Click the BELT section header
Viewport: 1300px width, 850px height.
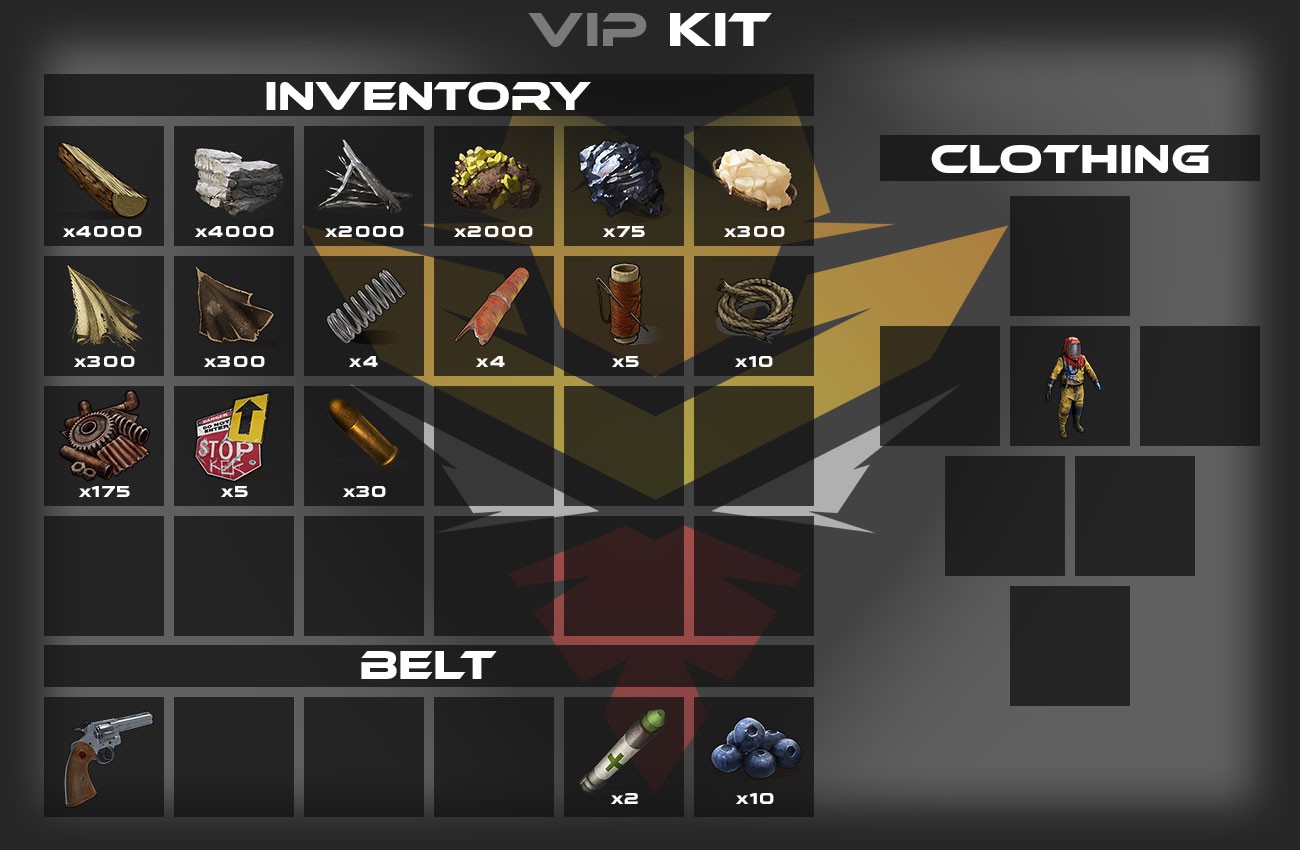click(428, 664)
